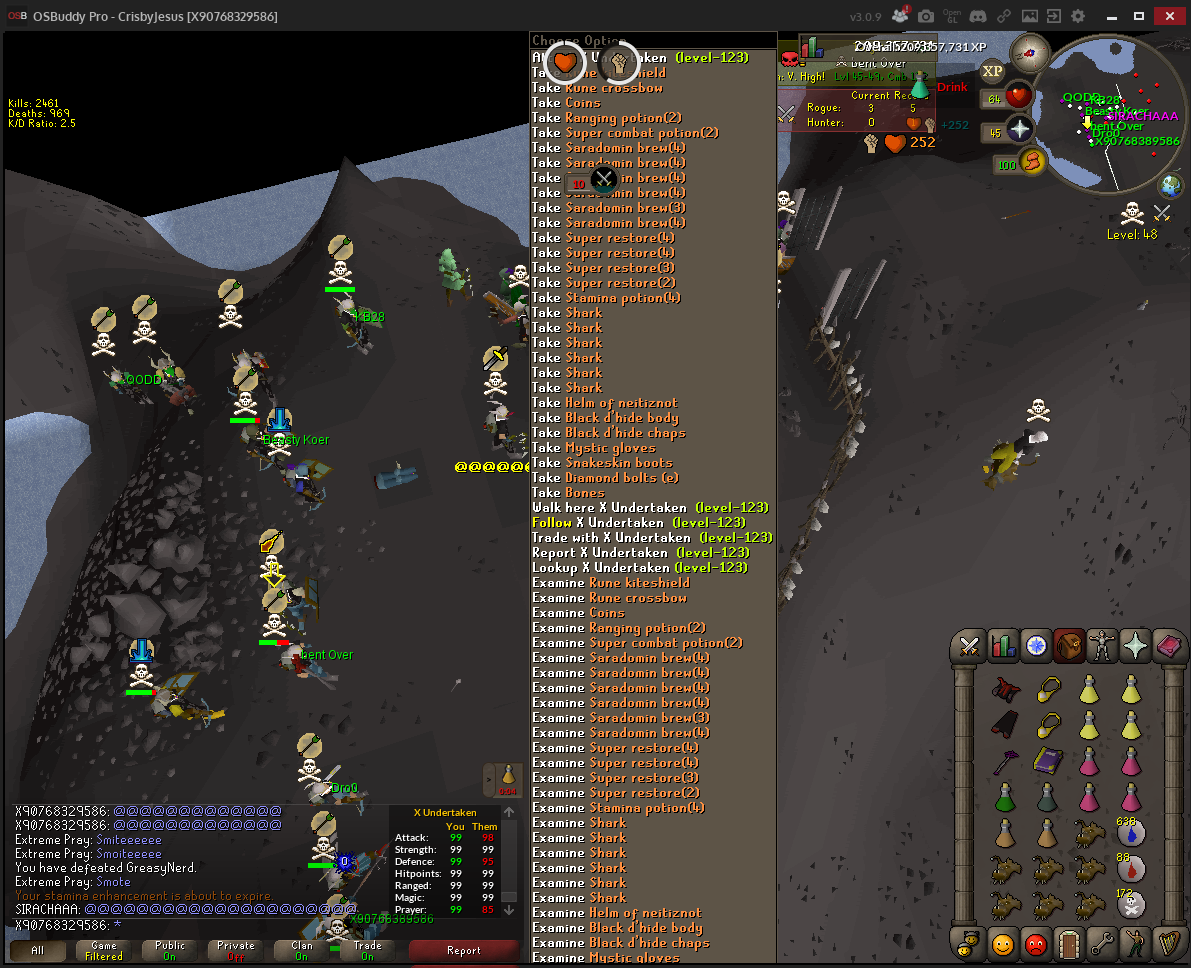This screenshot has height=968, width=1191.
Task: Choose Lookup X Undertaken option
Action: click(639, 568)
